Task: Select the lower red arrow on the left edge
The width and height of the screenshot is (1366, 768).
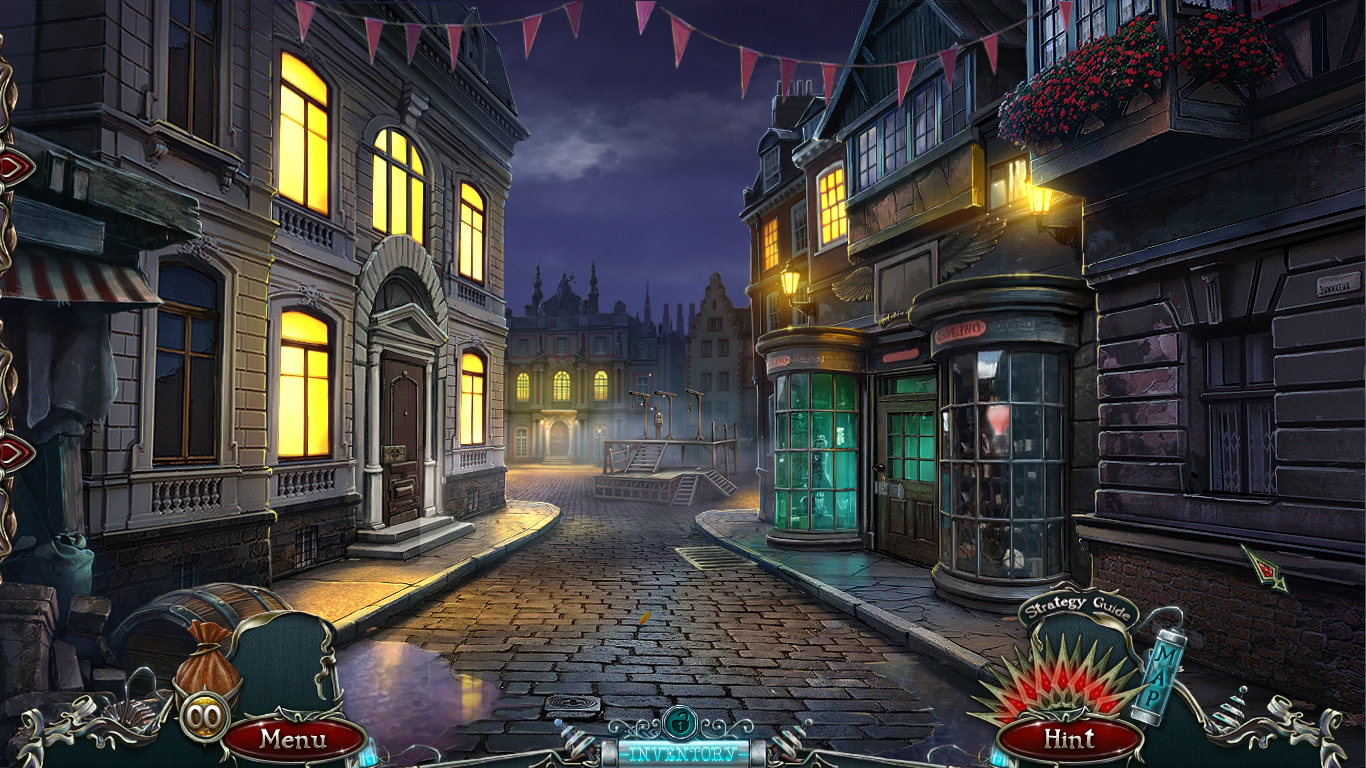Action: click(10, 452)
